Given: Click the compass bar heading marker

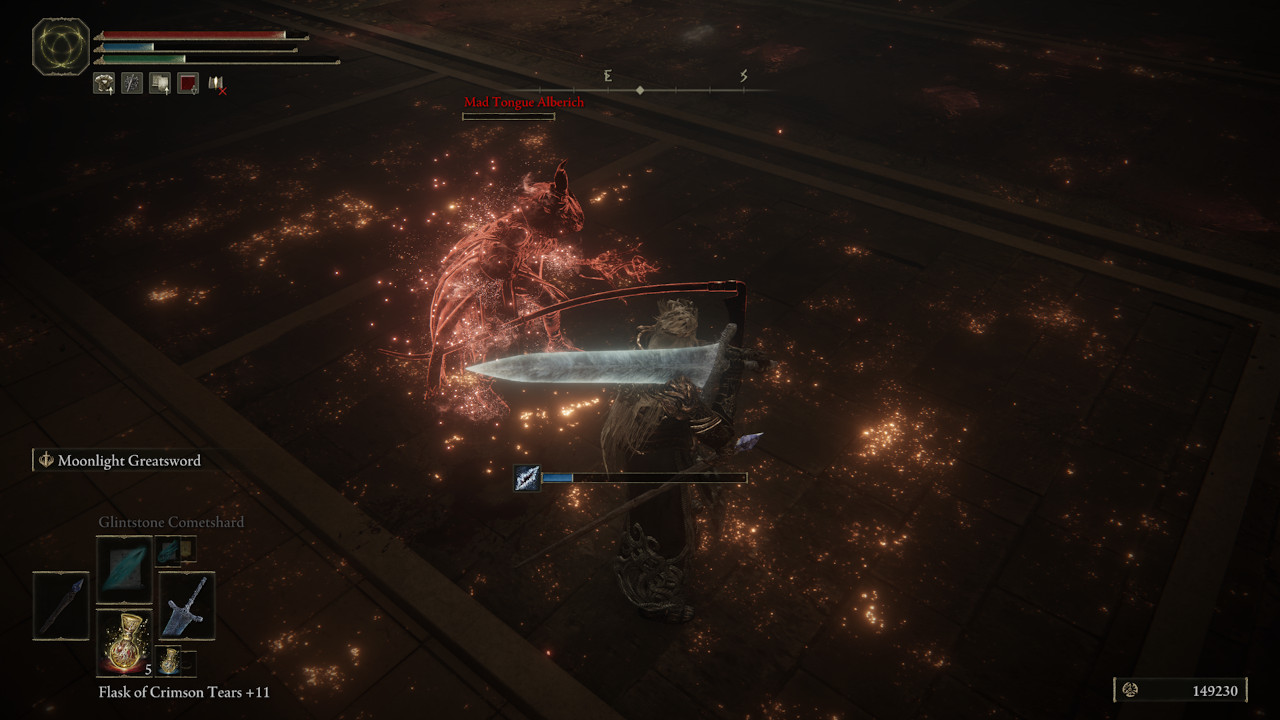Looking at the screenshot, I should (640, 90).
